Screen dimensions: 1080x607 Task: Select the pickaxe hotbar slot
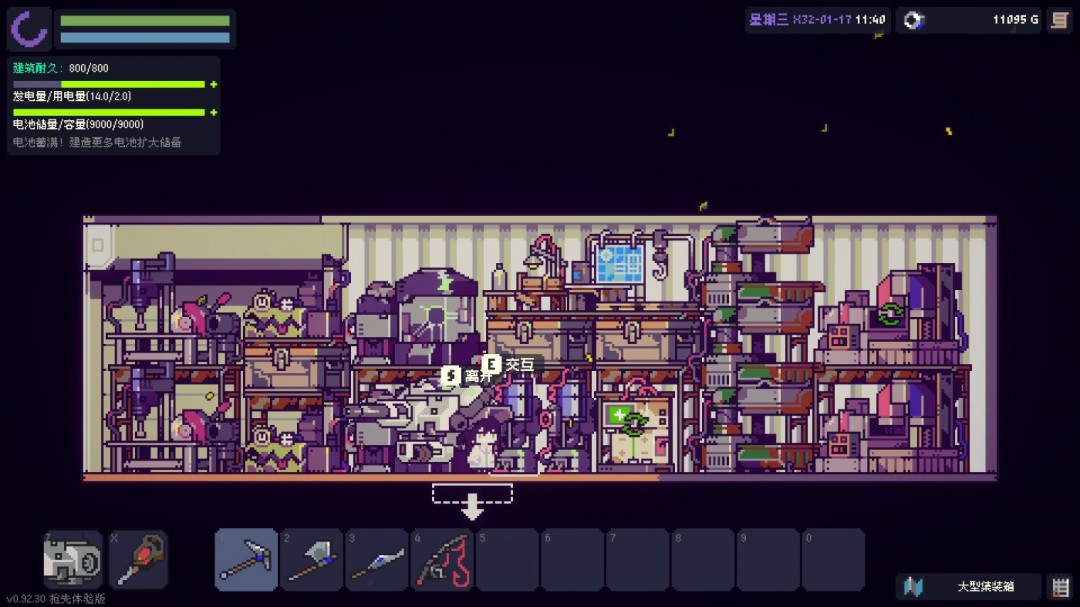point(246,560)
